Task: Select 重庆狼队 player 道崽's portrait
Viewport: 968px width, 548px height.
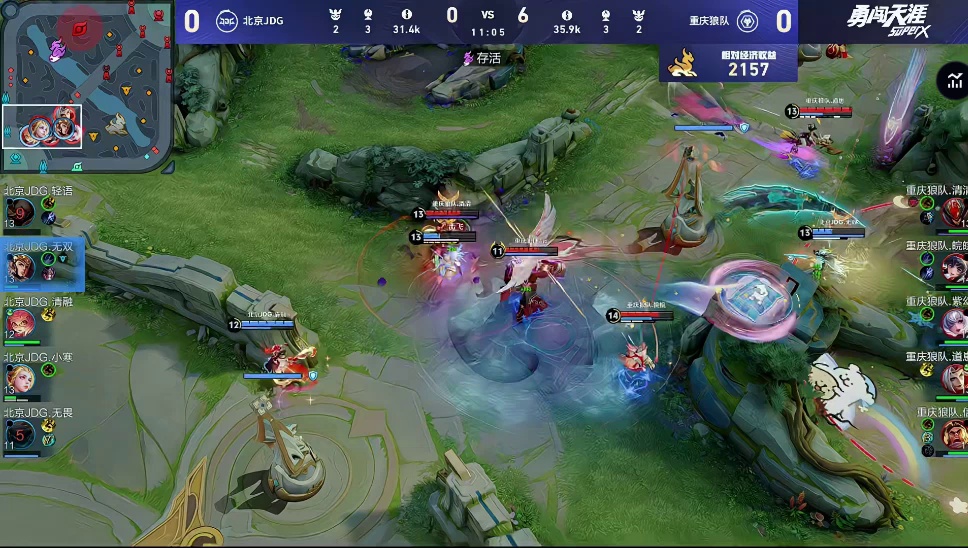Action: click(953, 378)
